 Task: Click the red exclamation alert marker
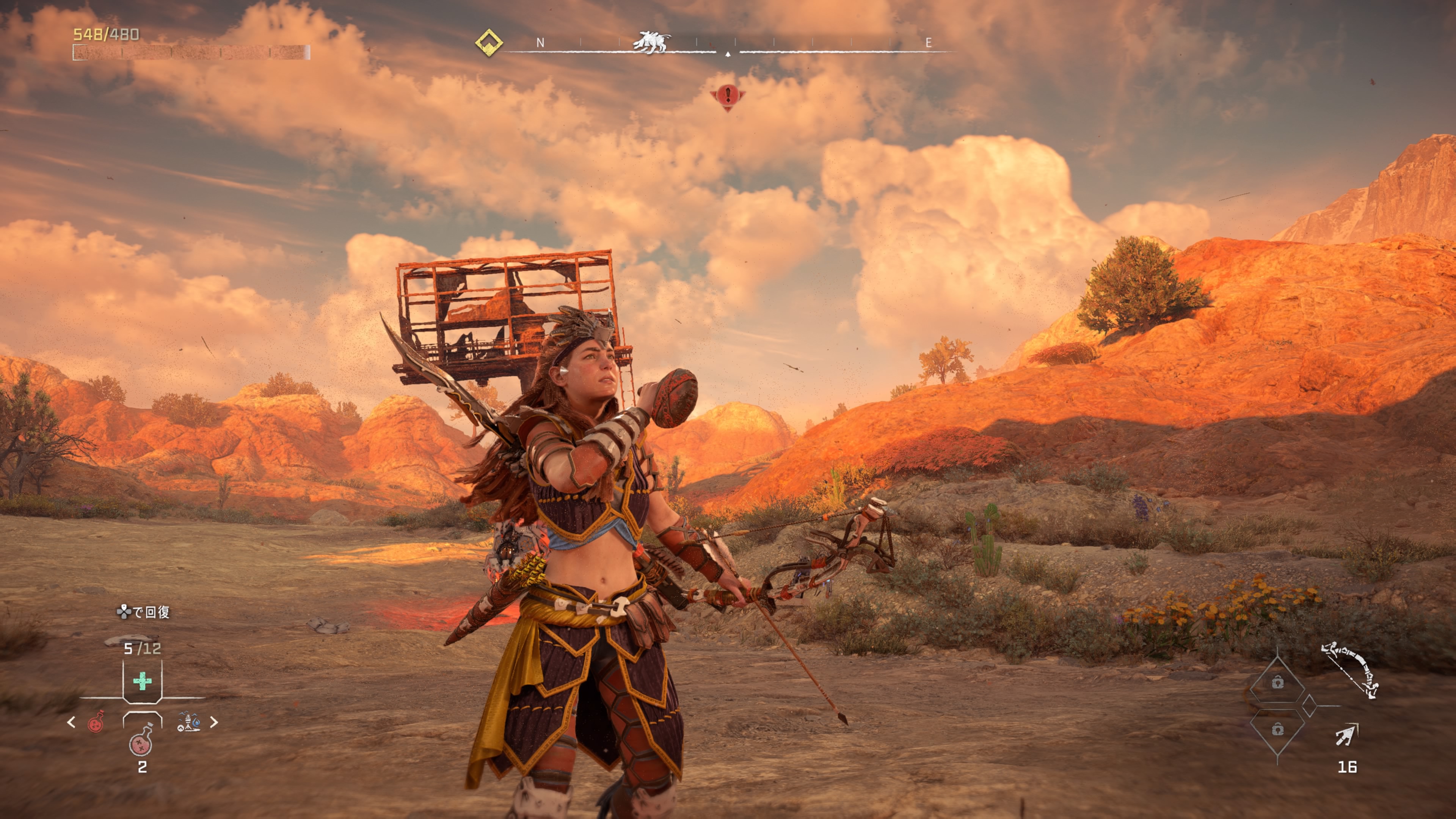(728, 96)
